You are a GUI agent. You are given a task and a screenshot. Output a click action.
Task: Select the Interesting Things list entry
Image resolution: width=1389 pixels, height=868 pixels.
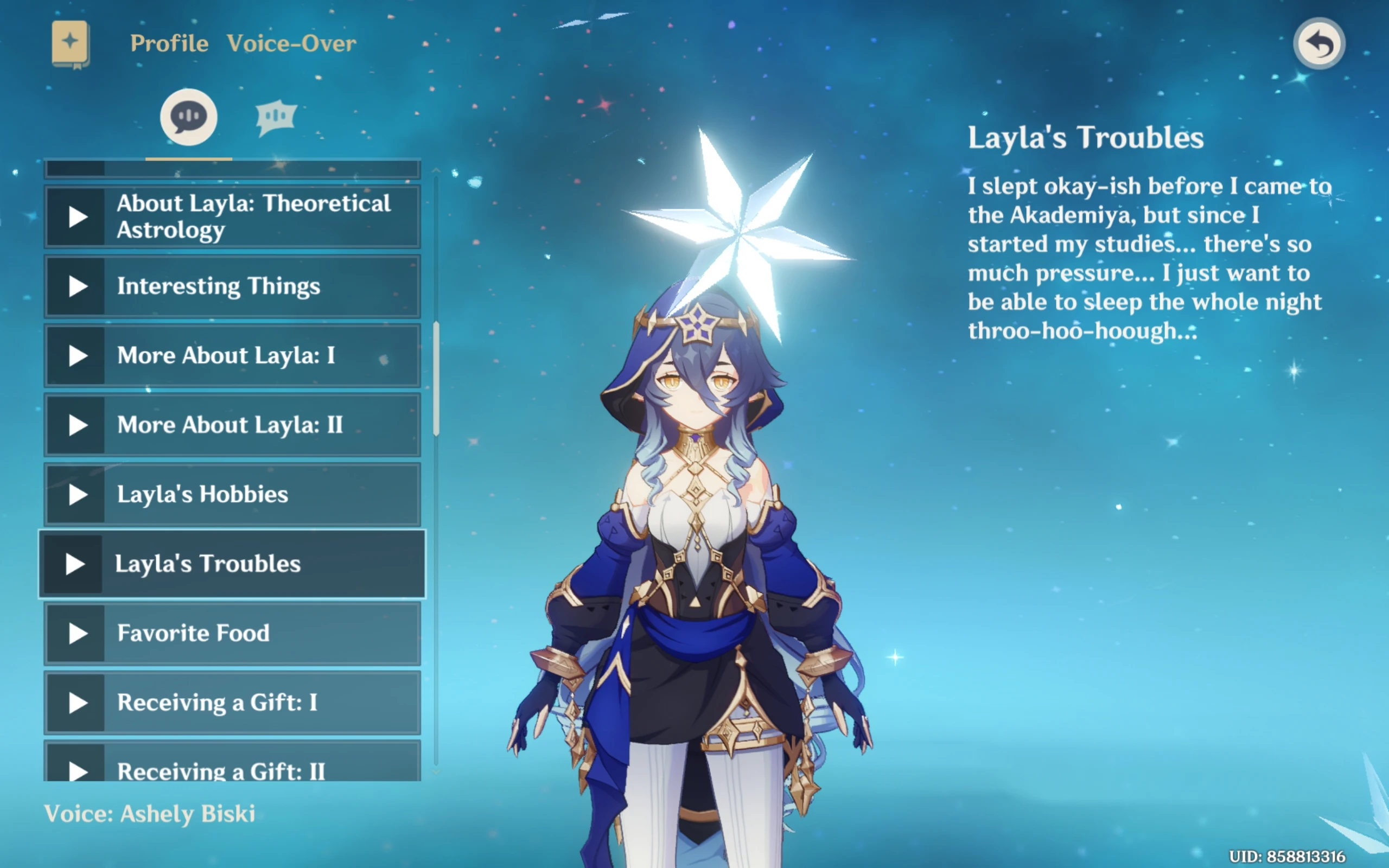coord(230,286)
